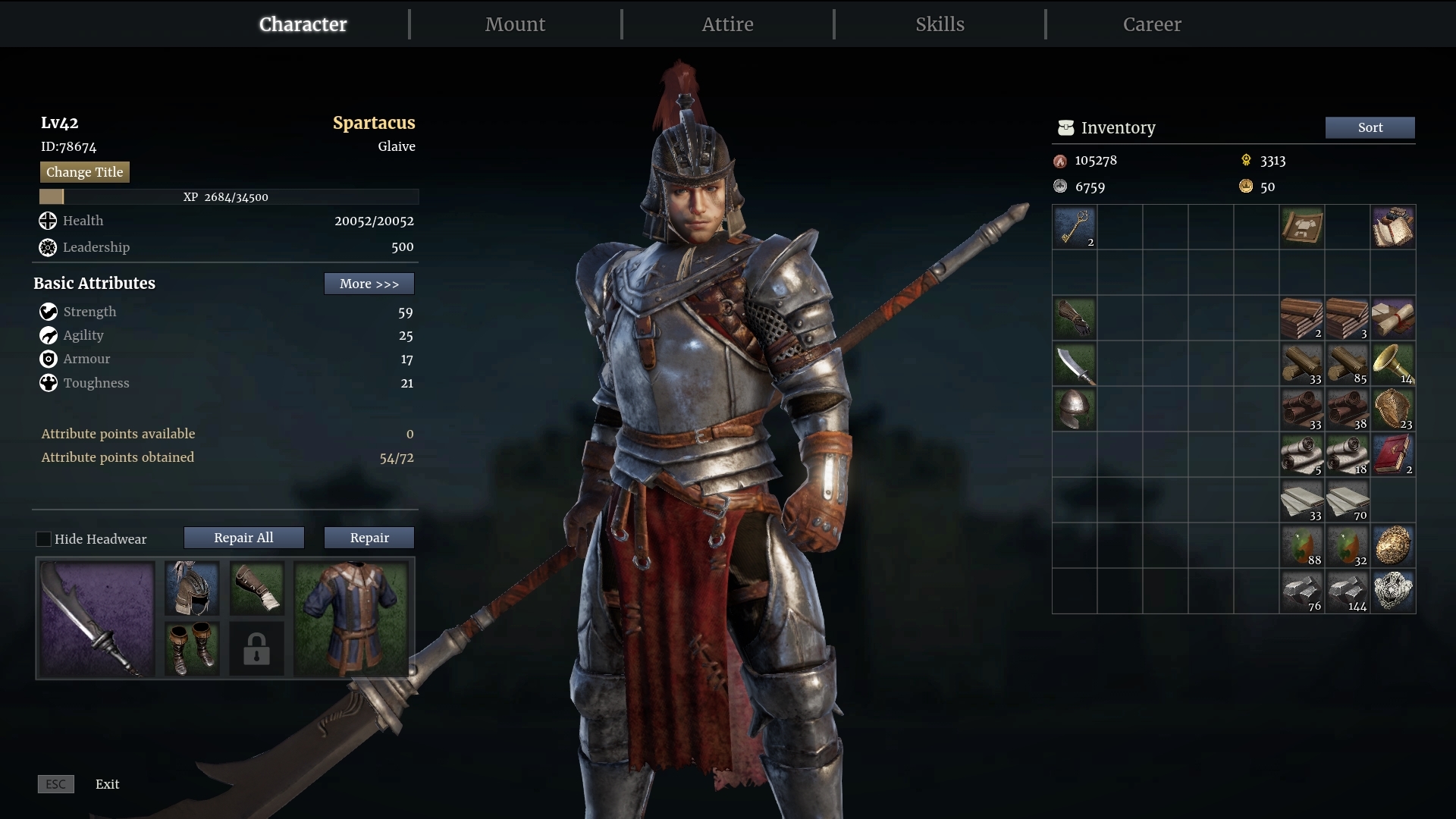
Task: Open the Mount tab
Action: coord(514,24)
